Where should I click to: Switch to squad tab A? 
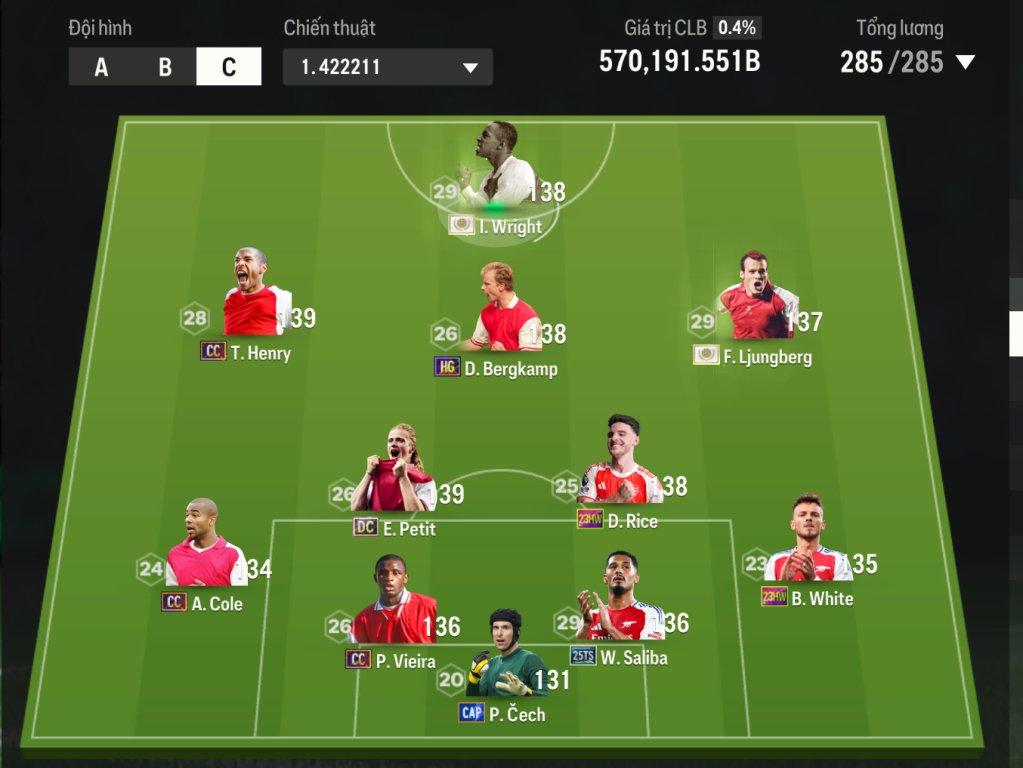pos(101,67)
